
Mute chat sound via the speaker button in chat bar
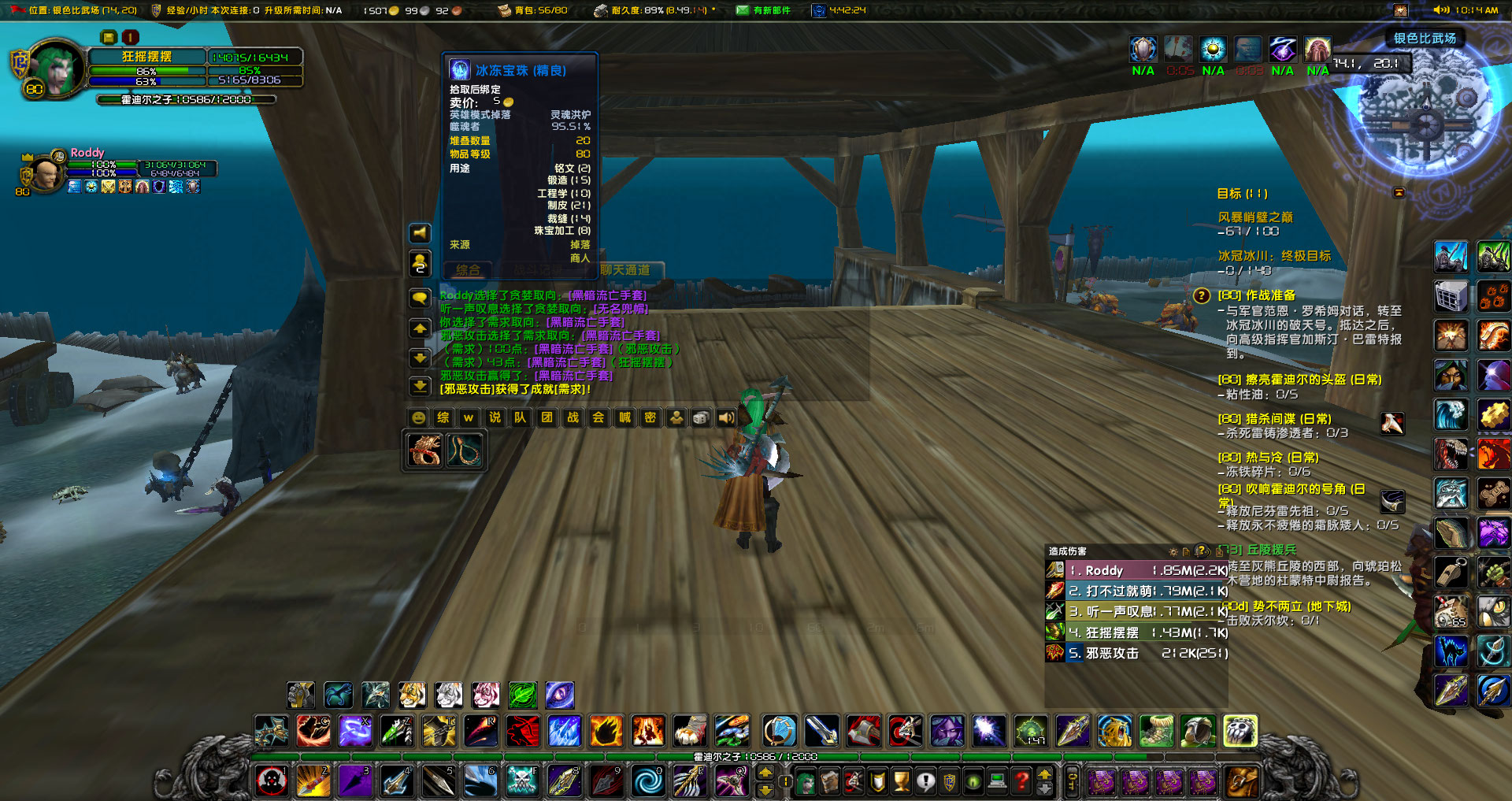725,417
